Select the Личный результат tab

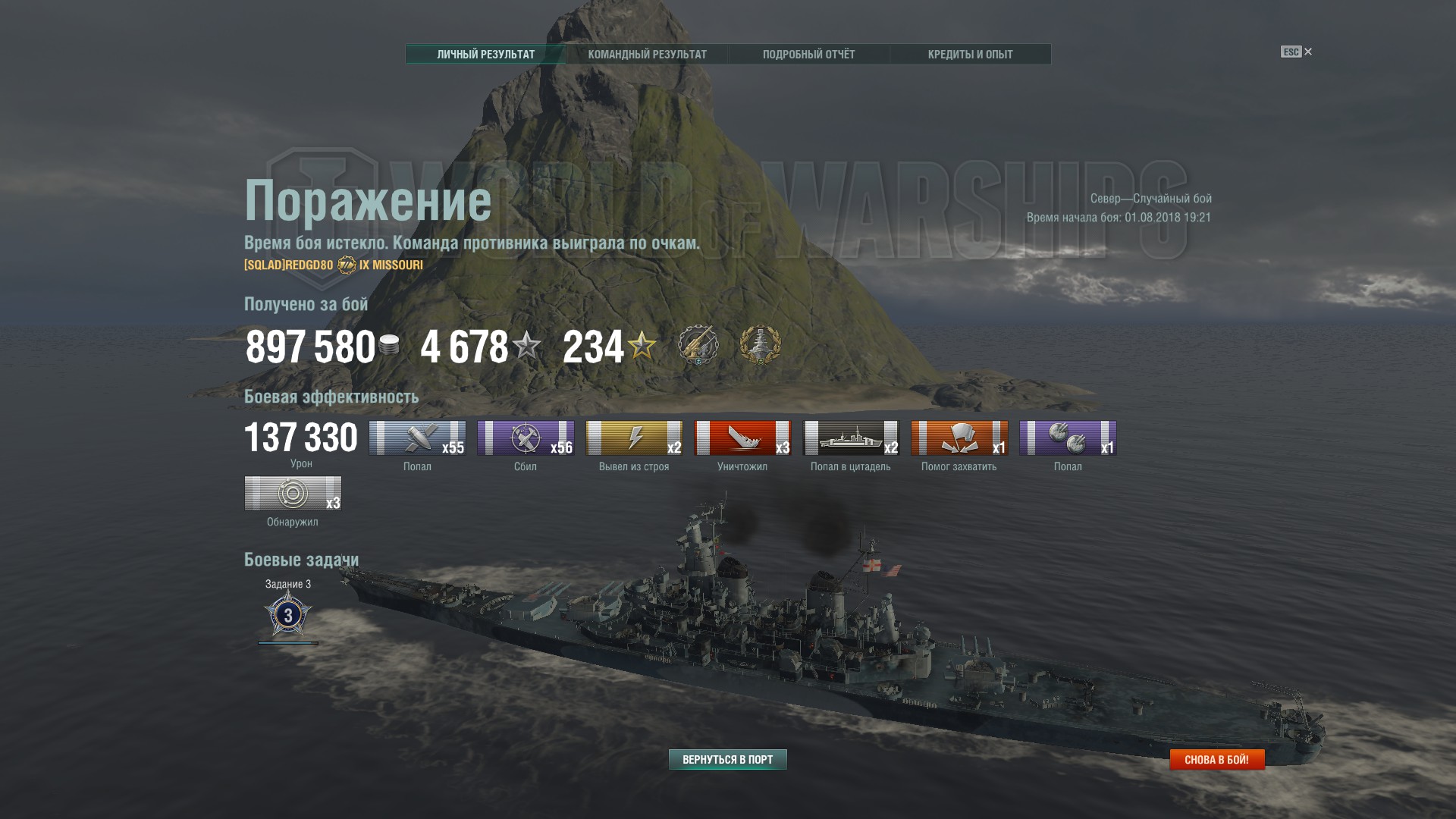[485, 55]
